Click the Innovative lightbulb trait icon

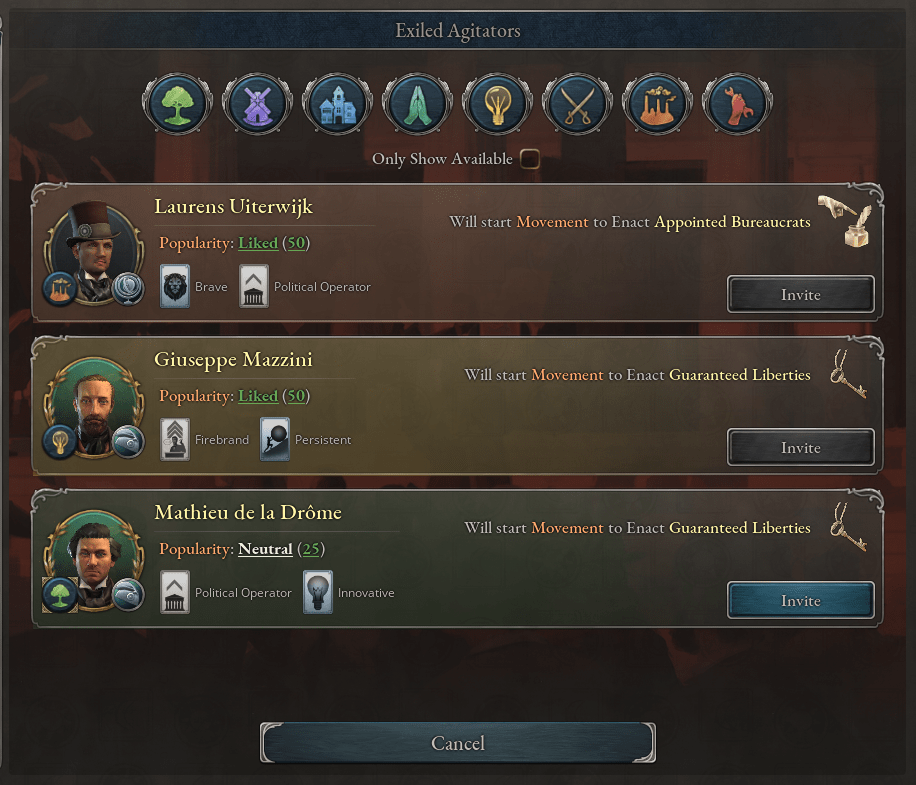[318, 593]
